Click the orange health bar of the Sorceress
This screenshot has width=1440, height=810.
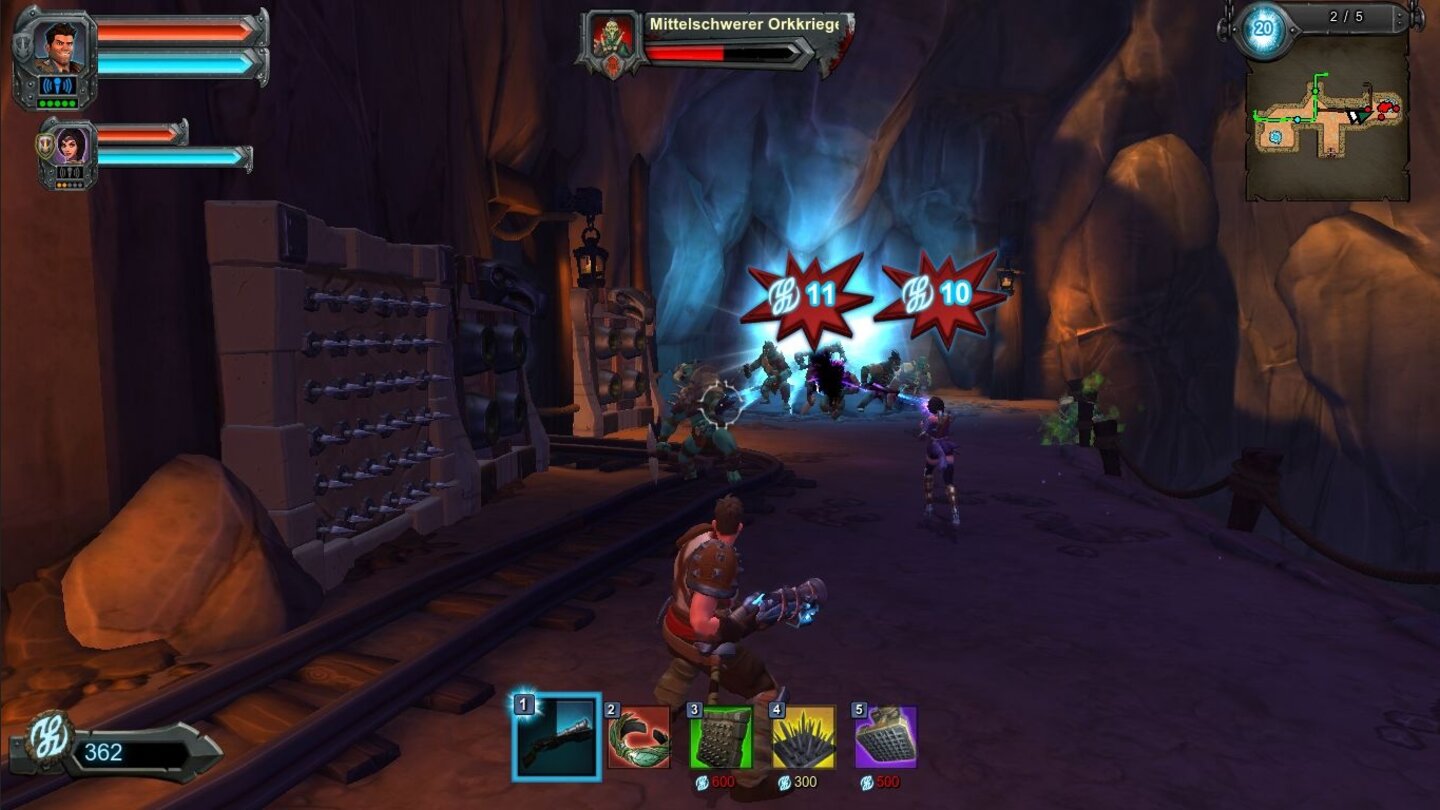(136, 133)
